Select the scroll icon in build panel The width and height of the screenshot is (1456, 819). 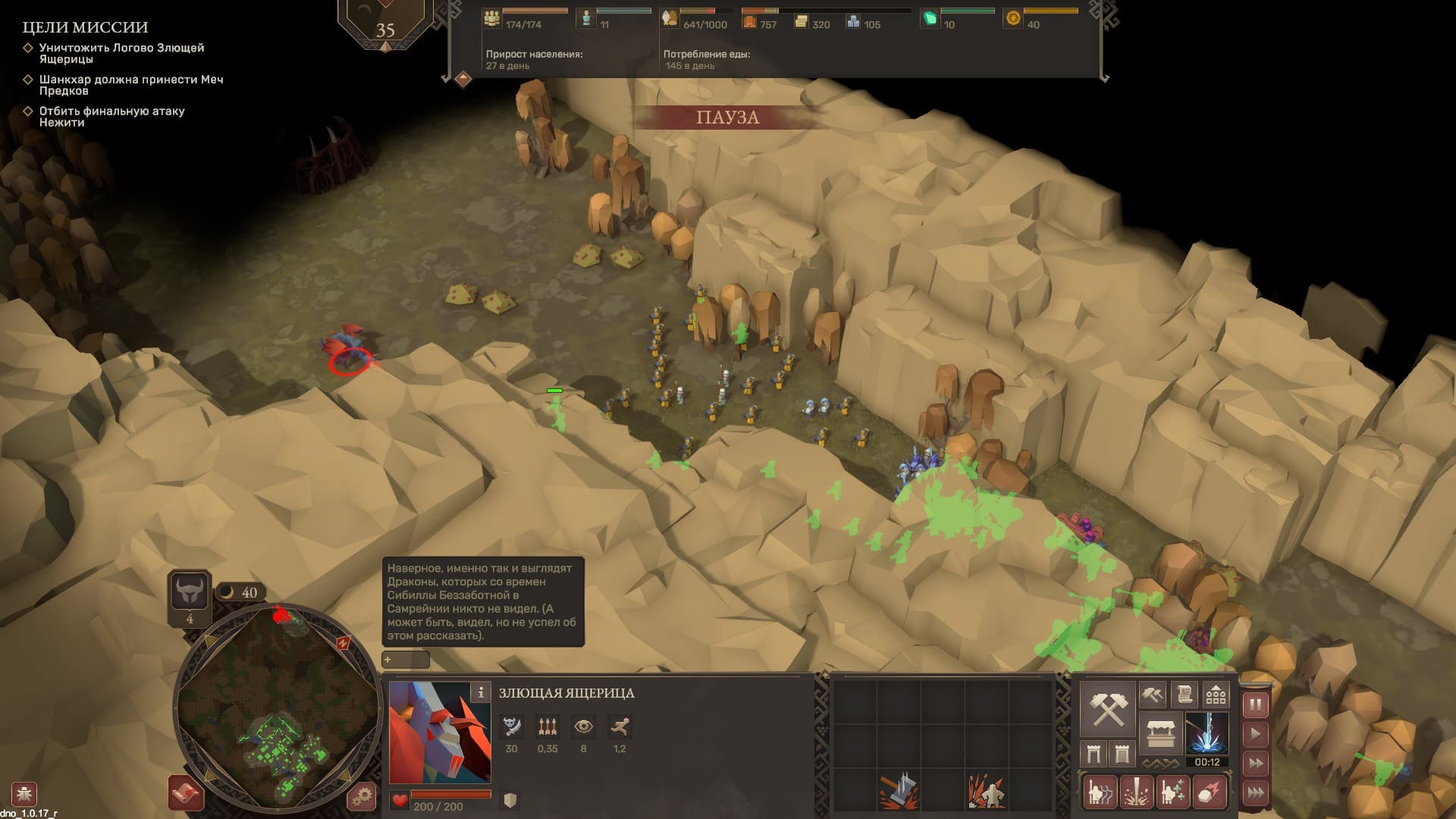[1184, 694]
